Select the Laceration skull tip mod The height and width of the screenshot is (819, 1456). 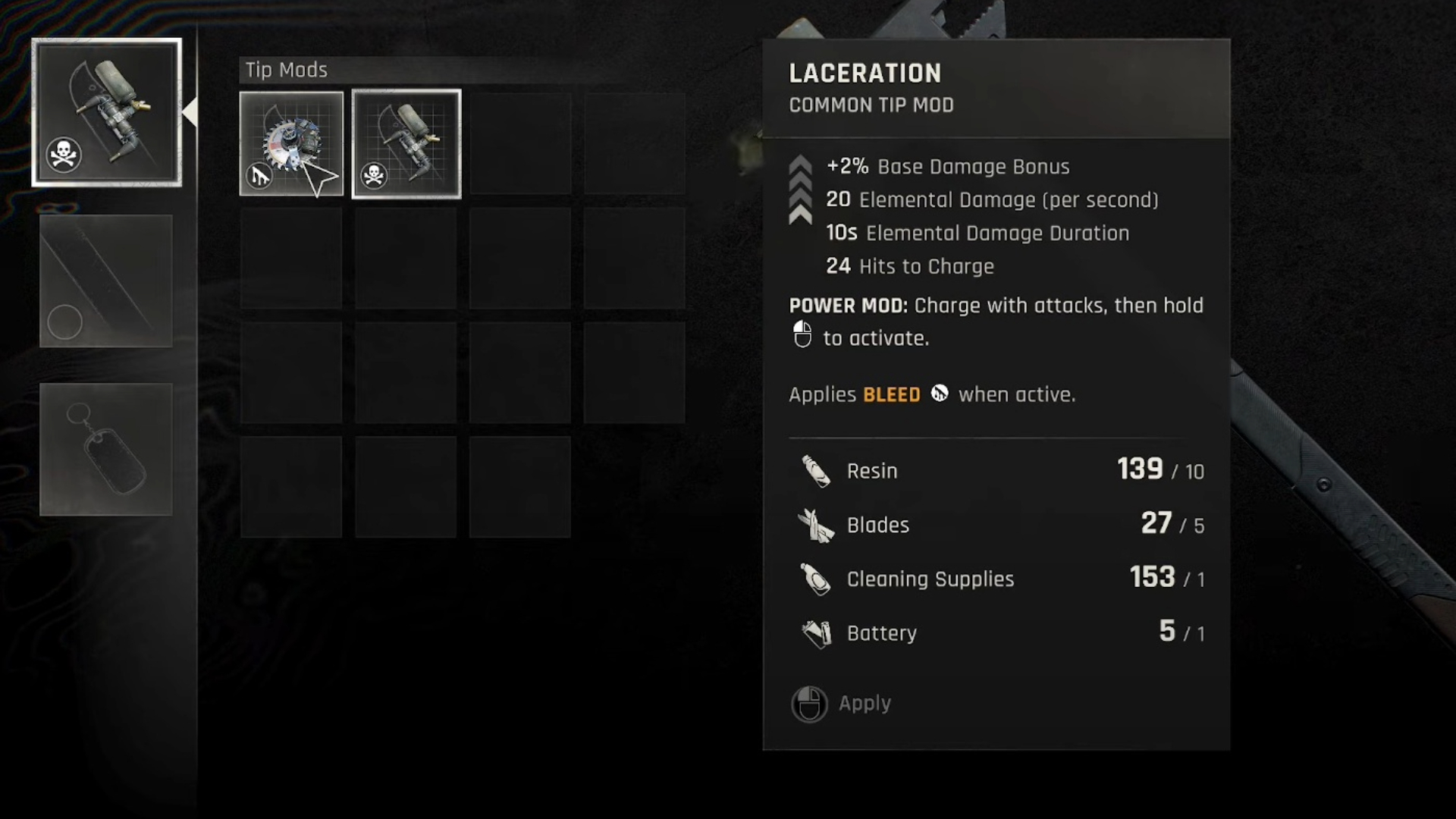coord(406,144)
